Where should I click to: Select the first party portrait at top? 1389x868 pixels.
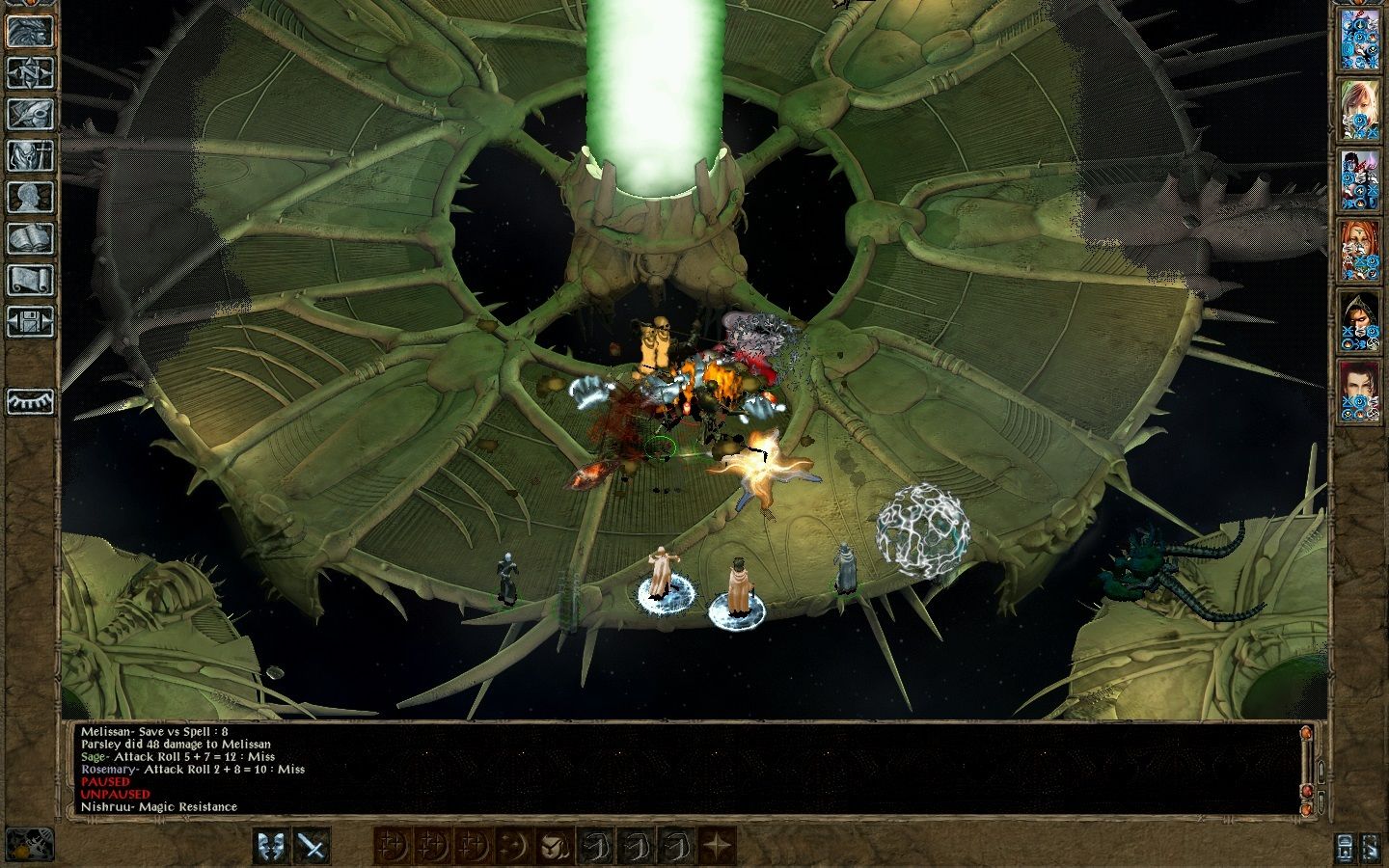point(1360,39)
